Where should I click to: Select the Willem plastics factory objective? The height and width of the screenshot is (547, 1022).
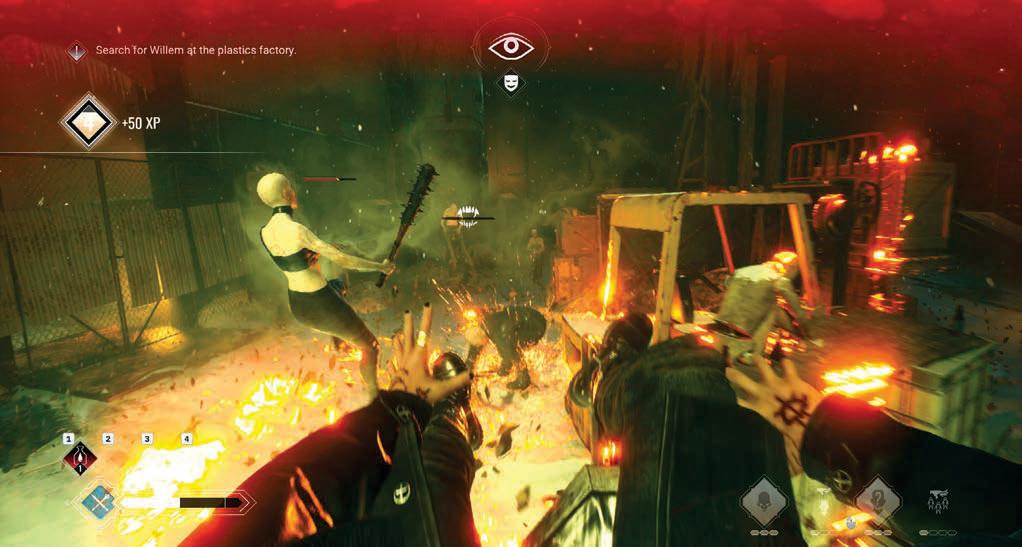coord(195,50)
